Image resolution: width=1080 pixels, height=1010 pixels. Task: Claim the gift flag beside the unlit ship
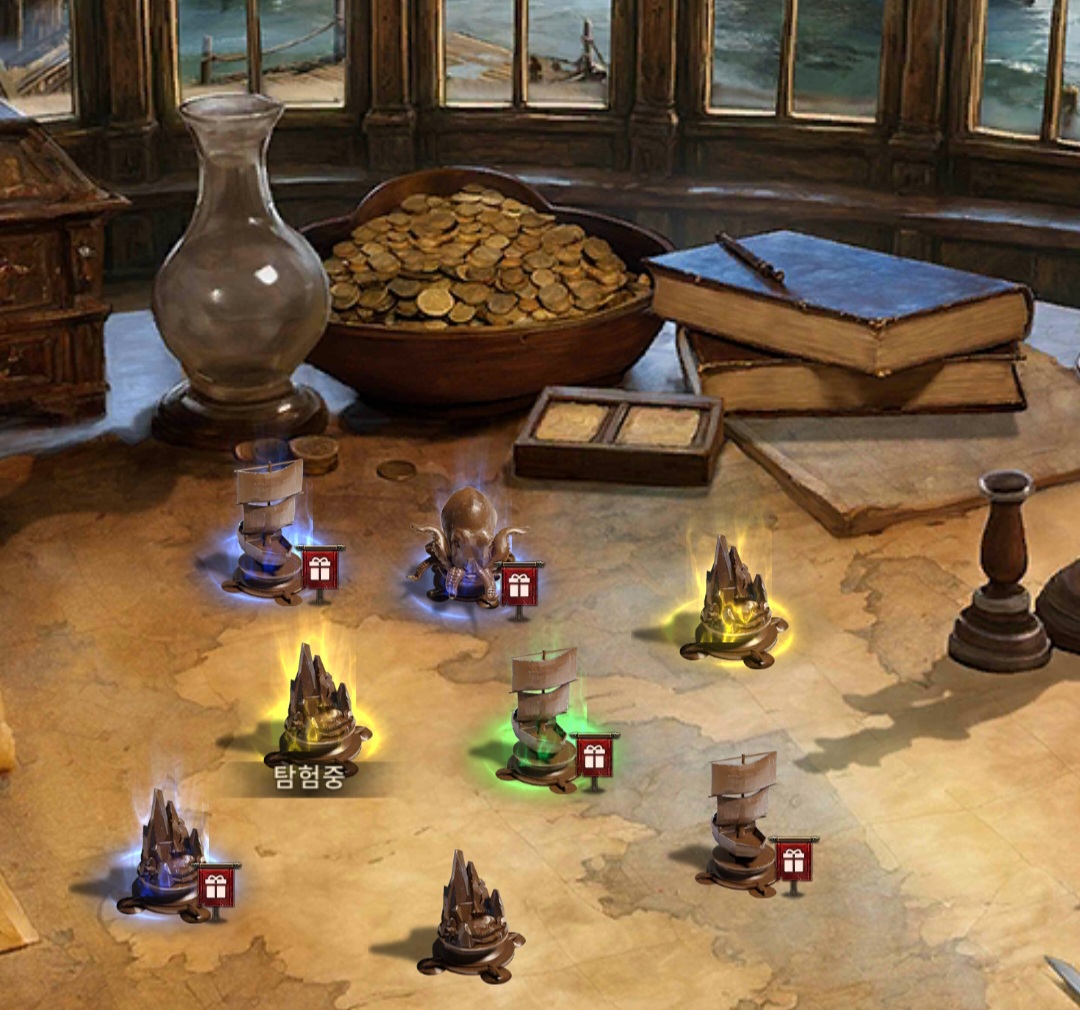click(x=794, y=860)
